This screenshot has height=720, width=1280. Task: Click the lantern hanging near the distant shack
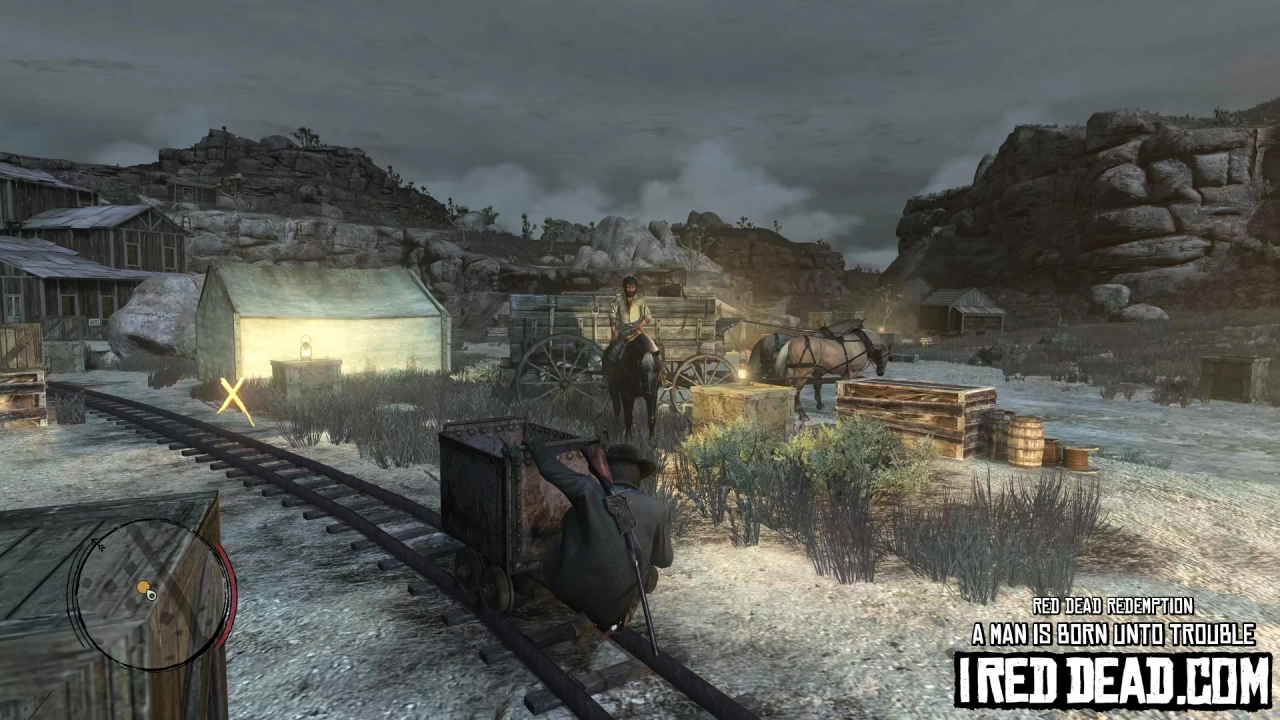[x=883, y=328]
